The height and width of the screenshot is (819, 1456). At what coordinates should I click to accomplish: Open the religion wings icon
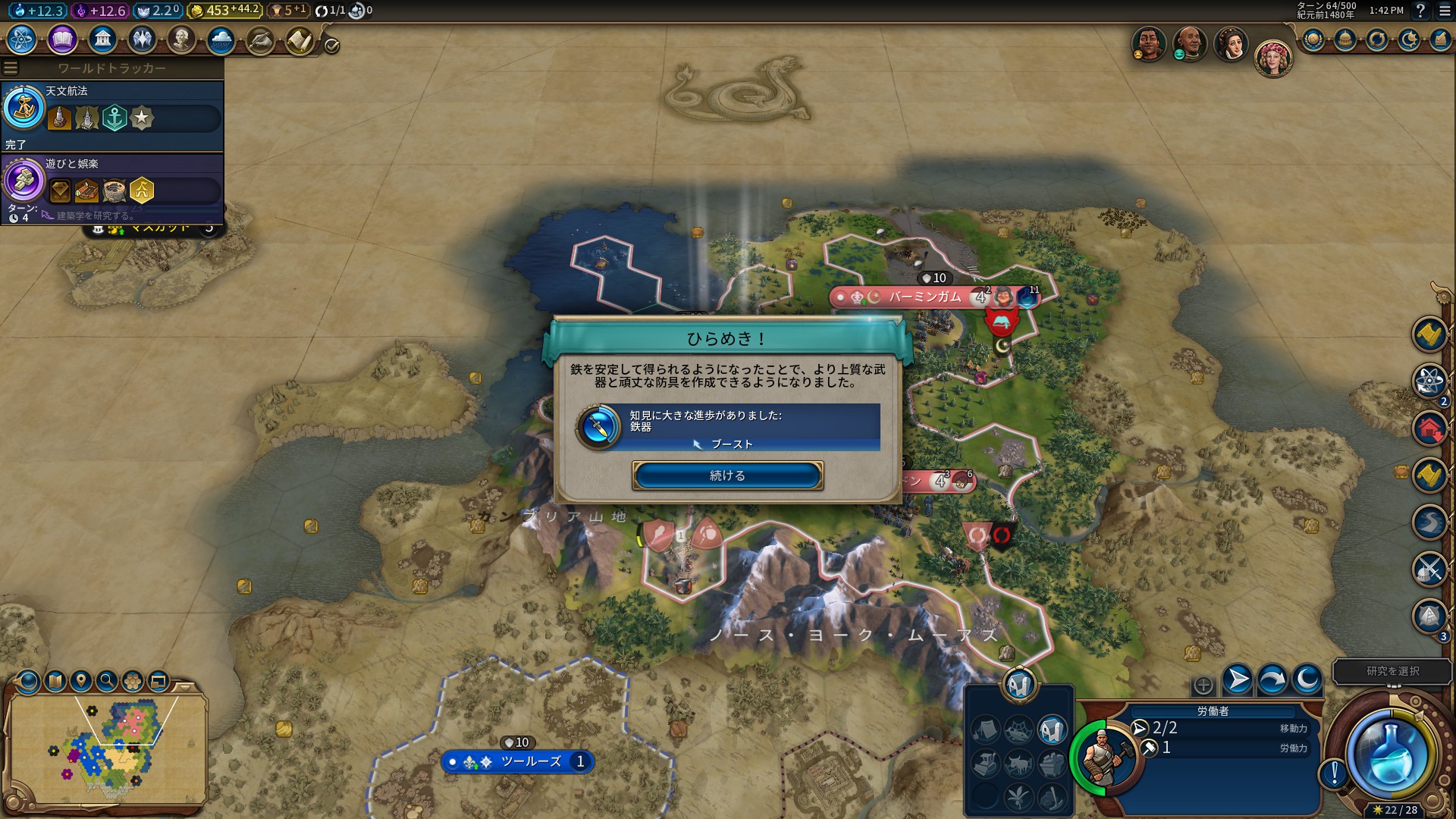(x=142, y=39)
